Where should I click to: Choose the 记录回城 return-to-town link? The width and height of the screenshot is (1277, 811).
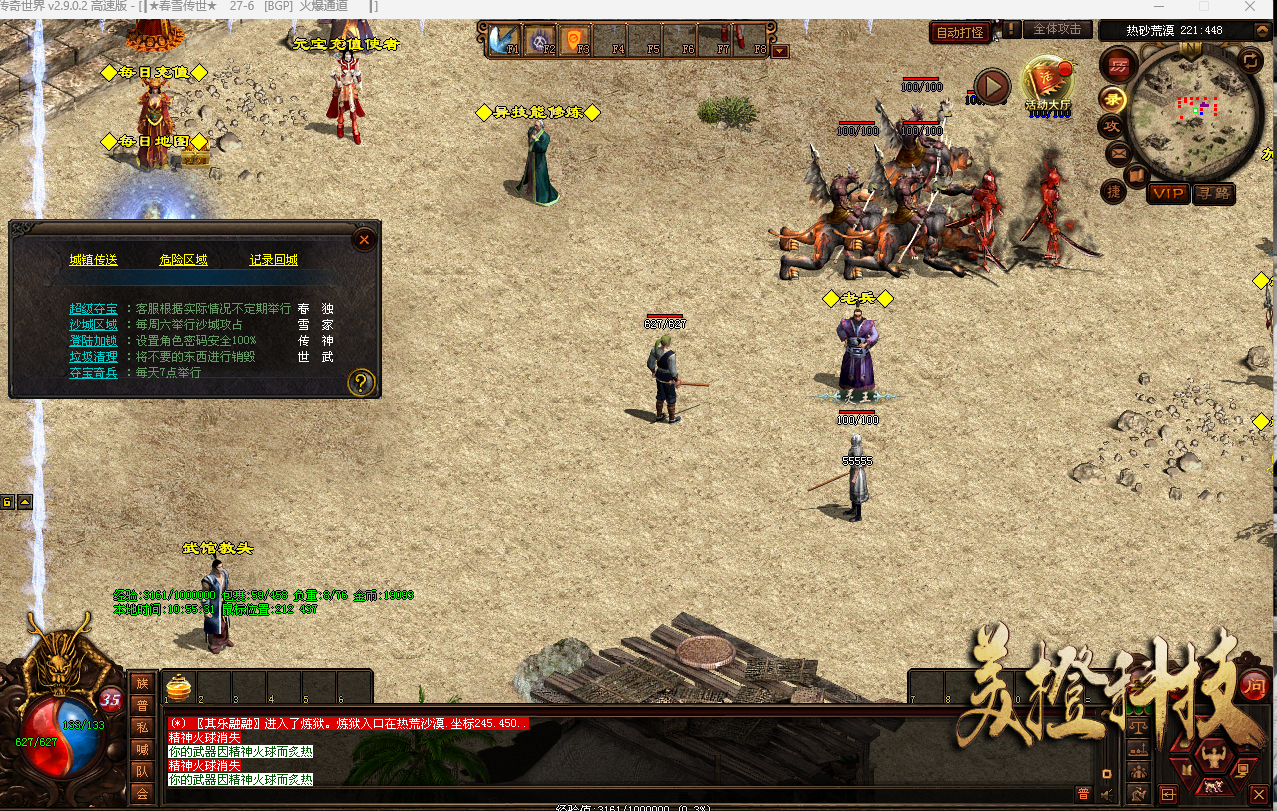[x=273, y=260]
